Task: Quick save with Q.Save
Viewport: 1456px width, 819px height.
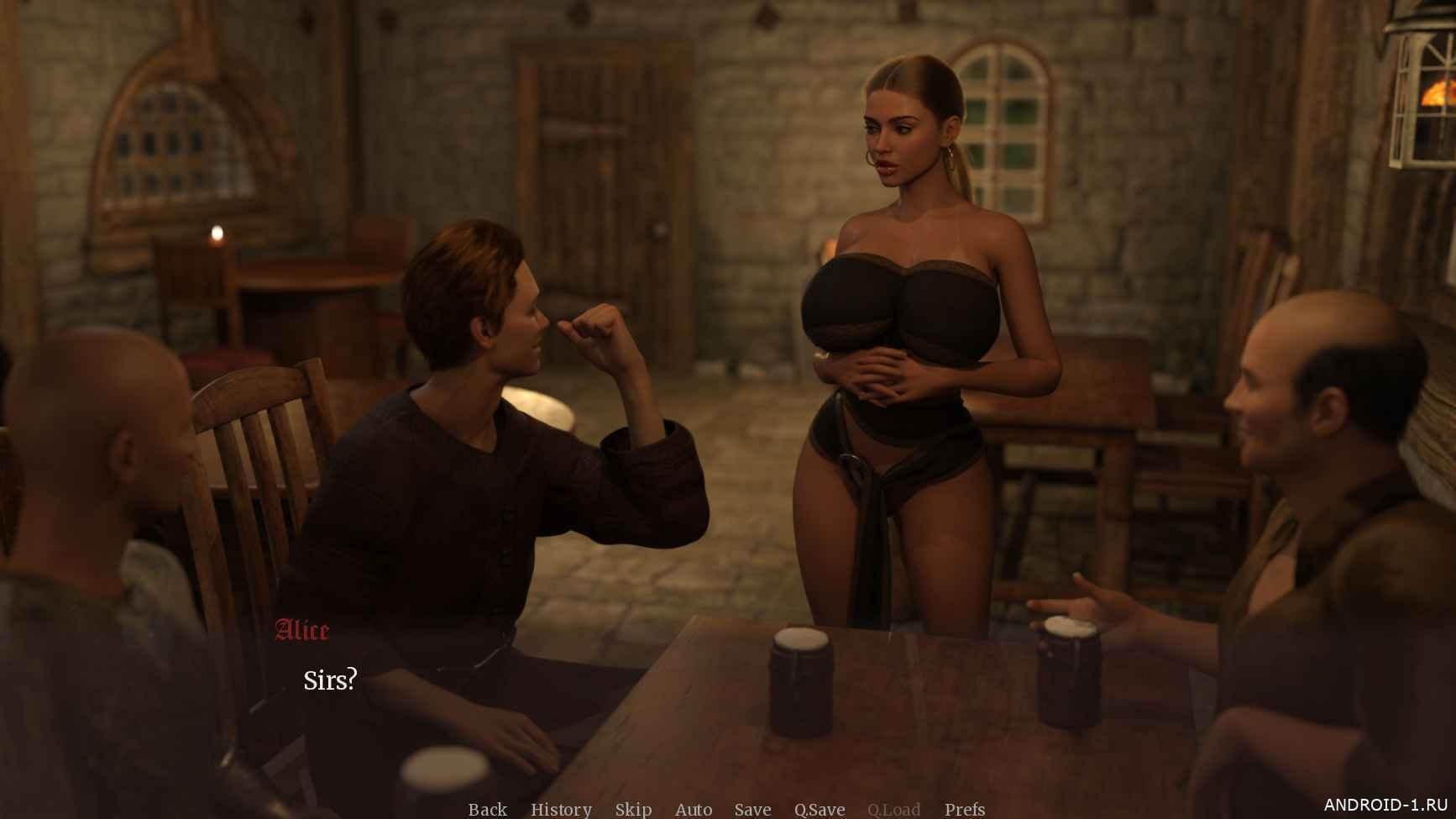Action: point(820,809)
